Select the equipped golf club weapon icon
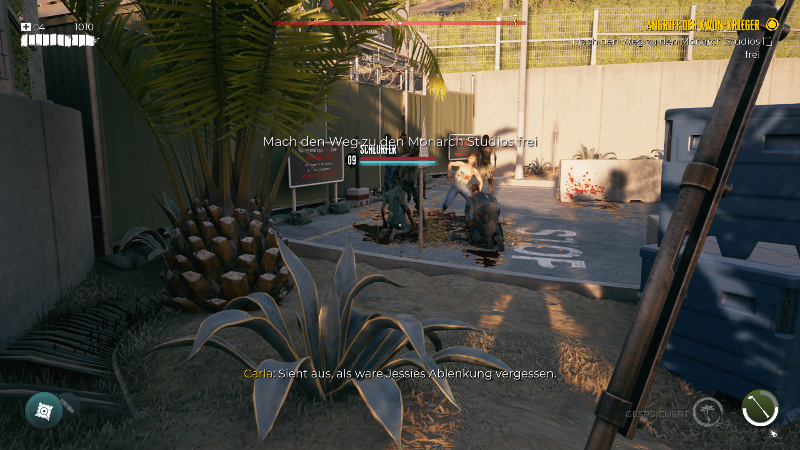Viewport: 800px width, 450px height. pyautogui.click(x=760, y=408)
